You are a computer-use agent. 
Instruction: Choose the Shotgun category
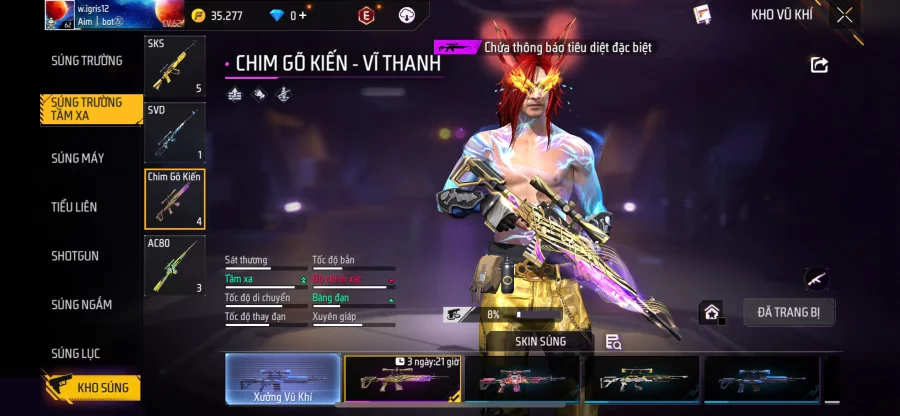[75, 256]
